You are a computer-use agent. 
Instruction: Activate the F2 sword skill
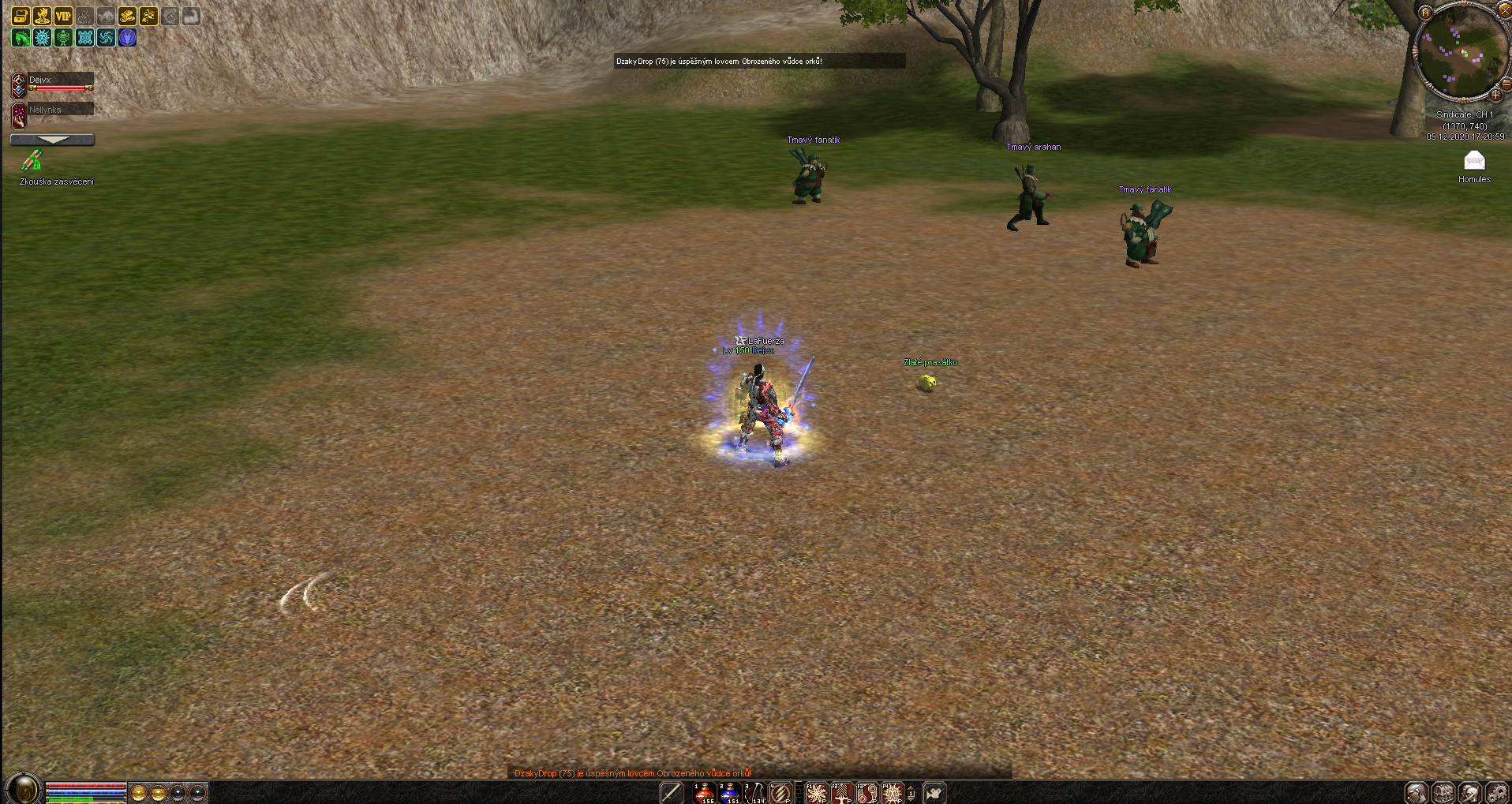(842, 792)
